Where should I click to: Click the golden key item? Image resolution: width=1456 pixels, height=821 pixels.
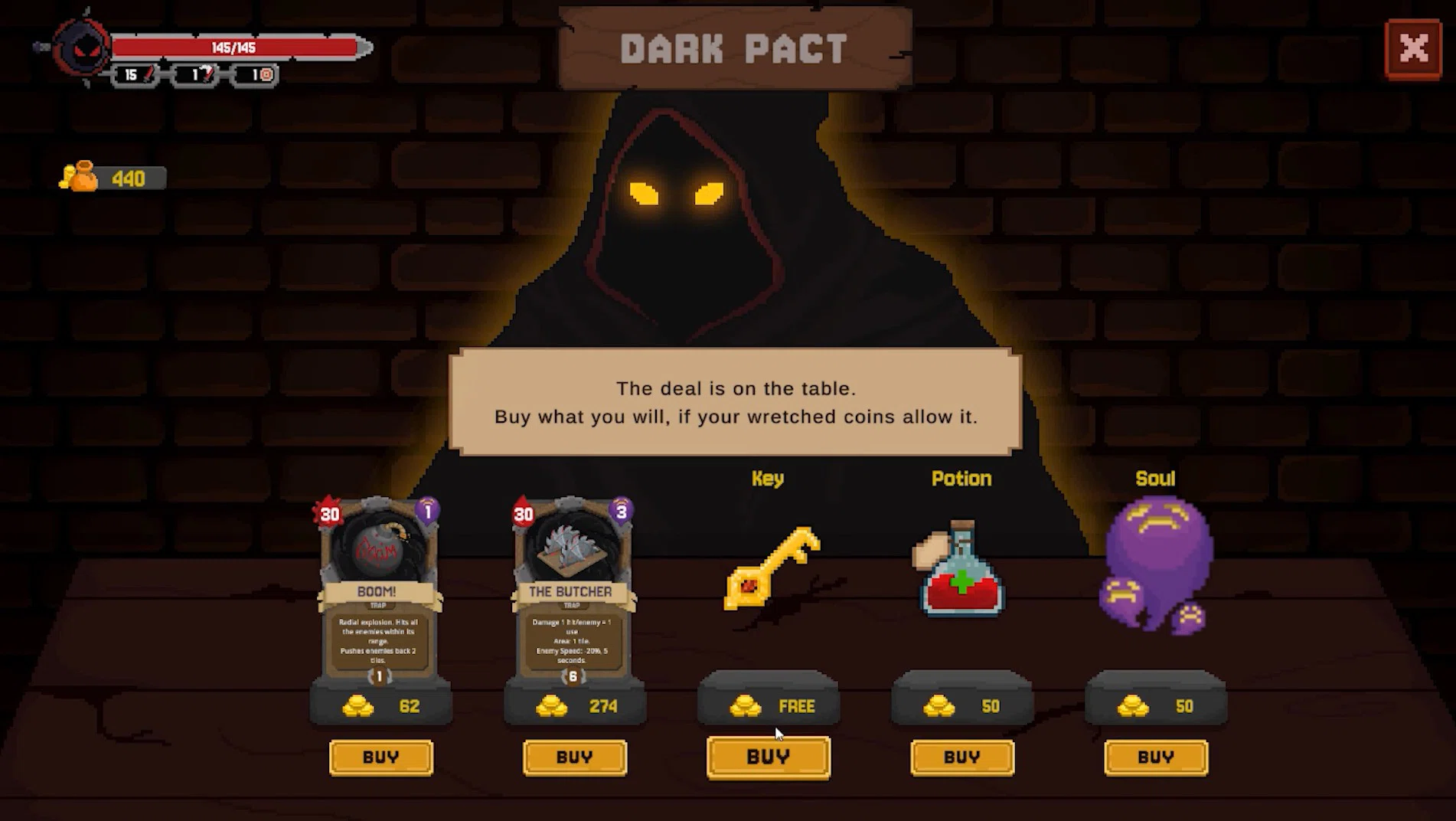(x=771, y=568)
